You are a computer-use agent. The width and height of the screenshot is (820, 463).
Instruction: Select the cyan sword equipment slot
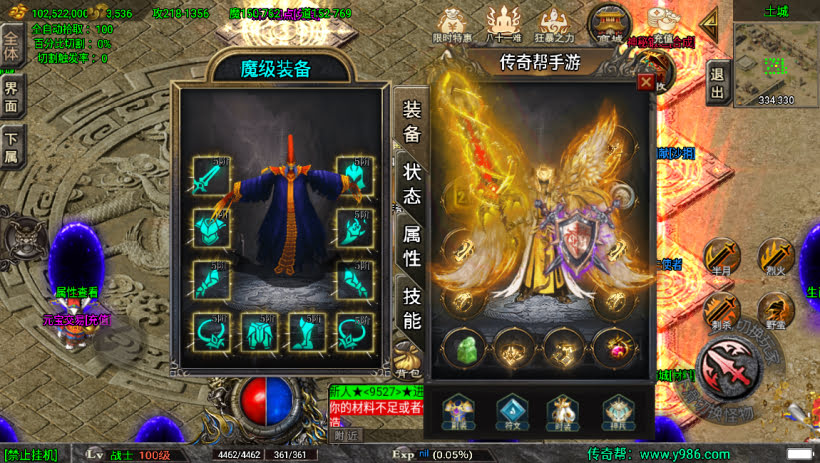(x=211, y=176)
